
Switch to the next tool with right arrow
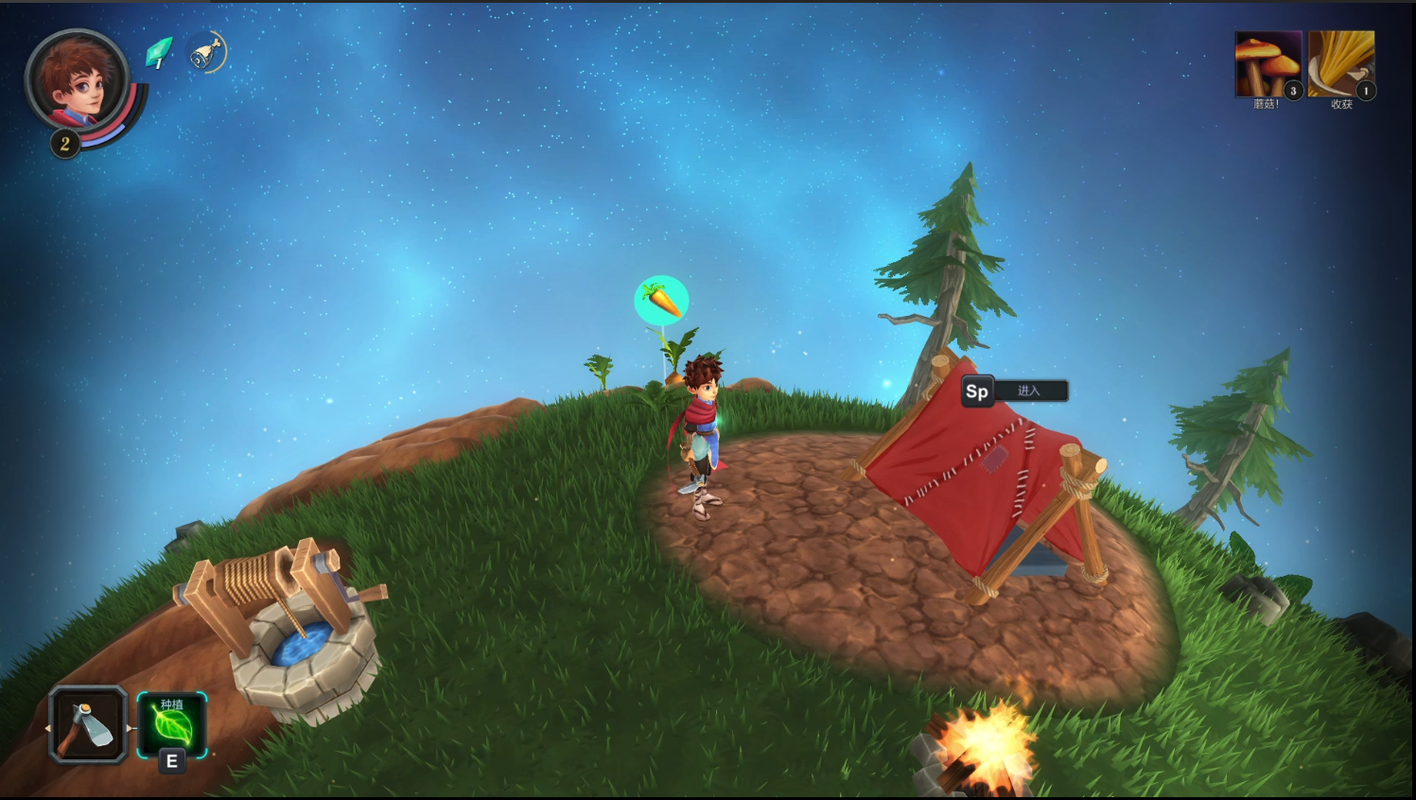coord(130,727)
